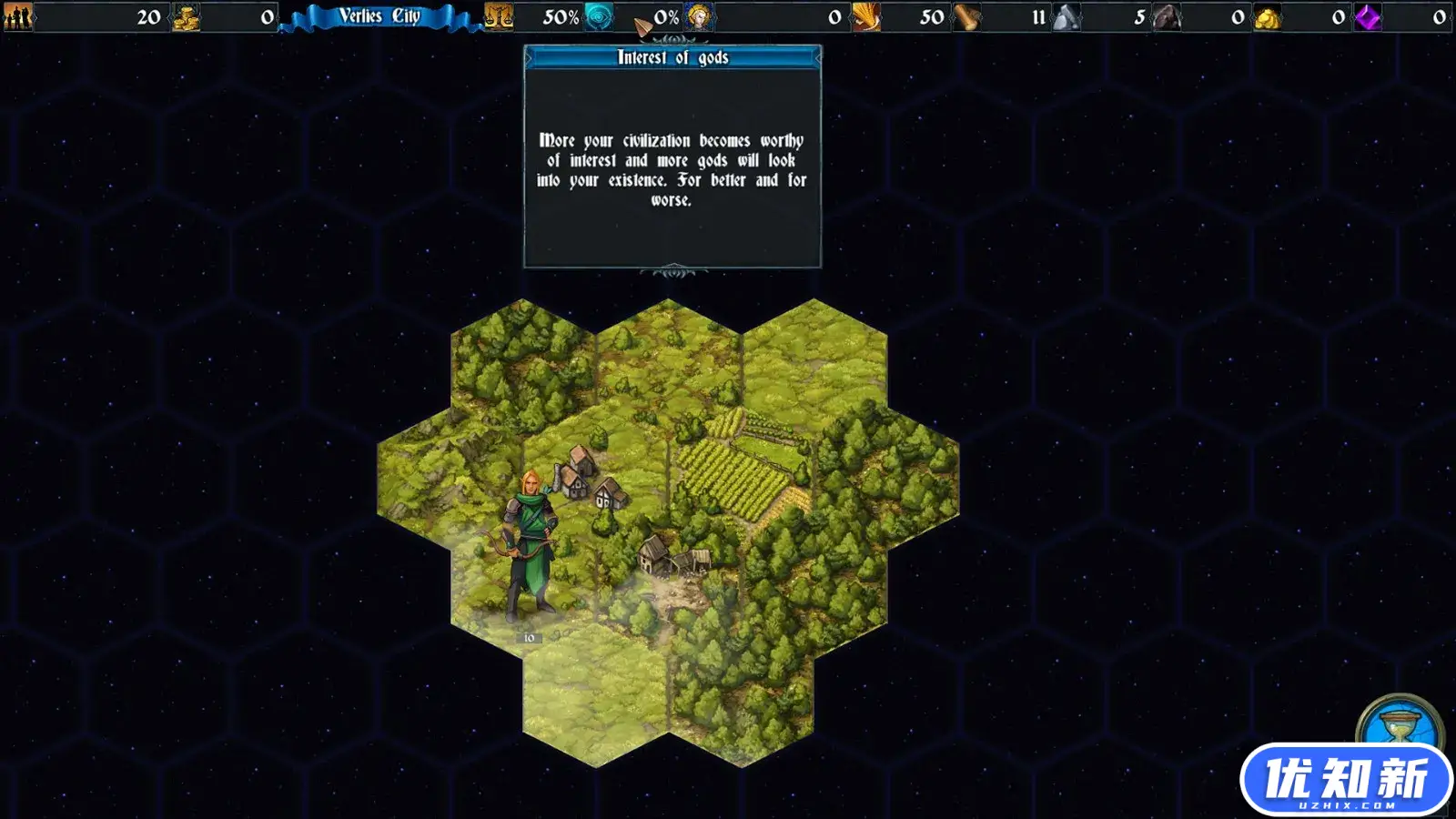Select the balance scales icon

tap(499, 16)
